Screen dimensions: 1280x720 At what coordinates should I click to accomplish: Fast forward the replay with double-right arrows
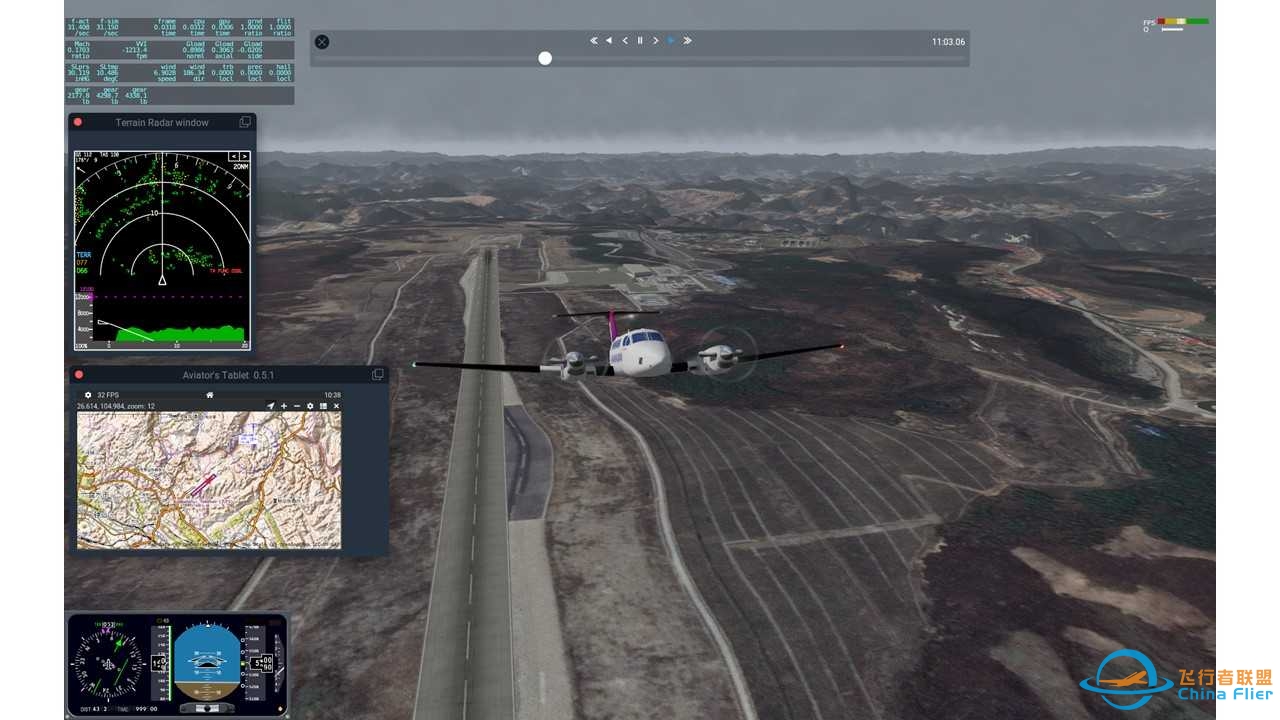pyautogui.click(x=688, y=41)
